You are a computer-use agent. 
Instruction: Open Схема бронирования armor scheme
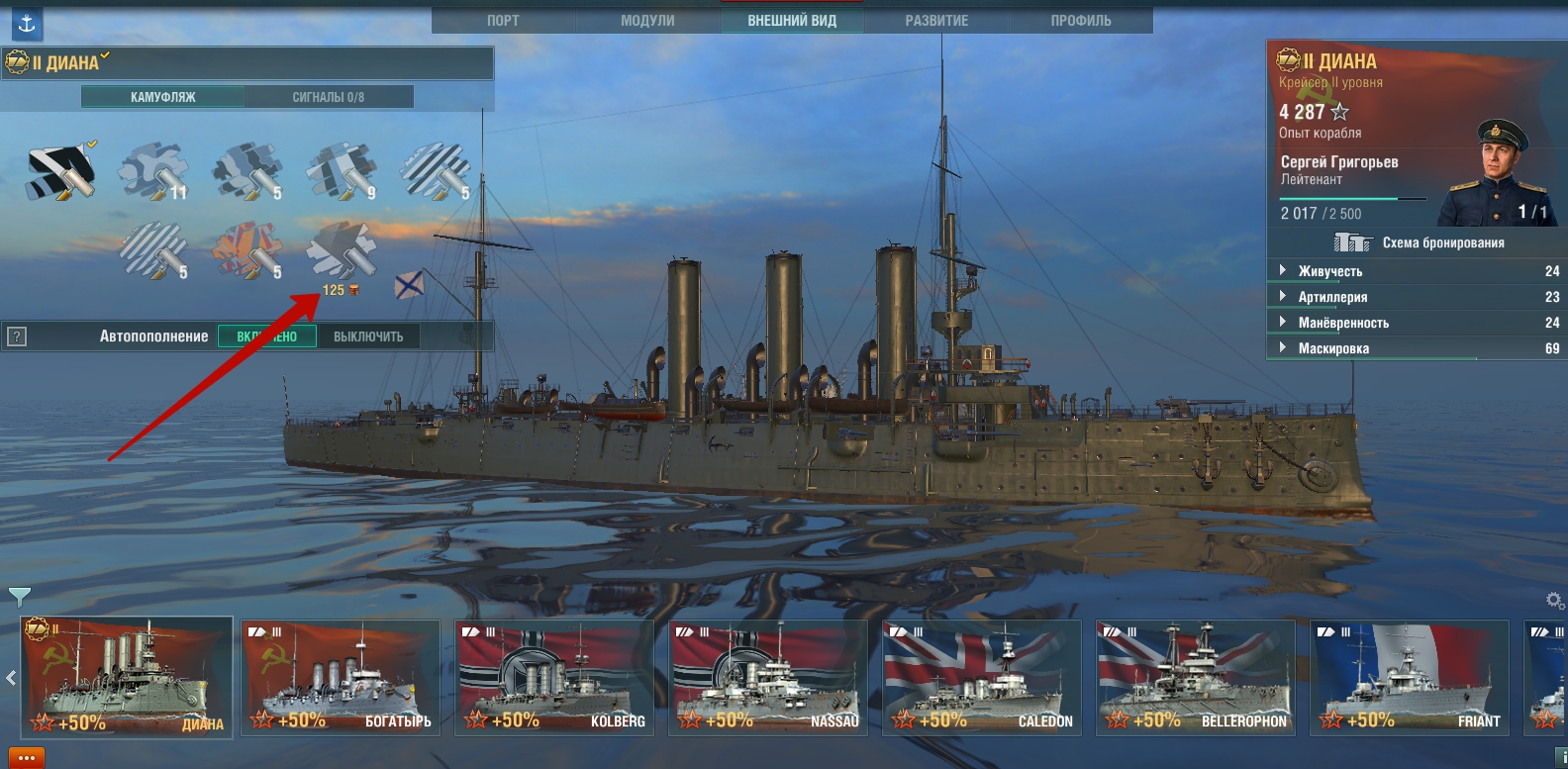click(x=1418, y=242)
